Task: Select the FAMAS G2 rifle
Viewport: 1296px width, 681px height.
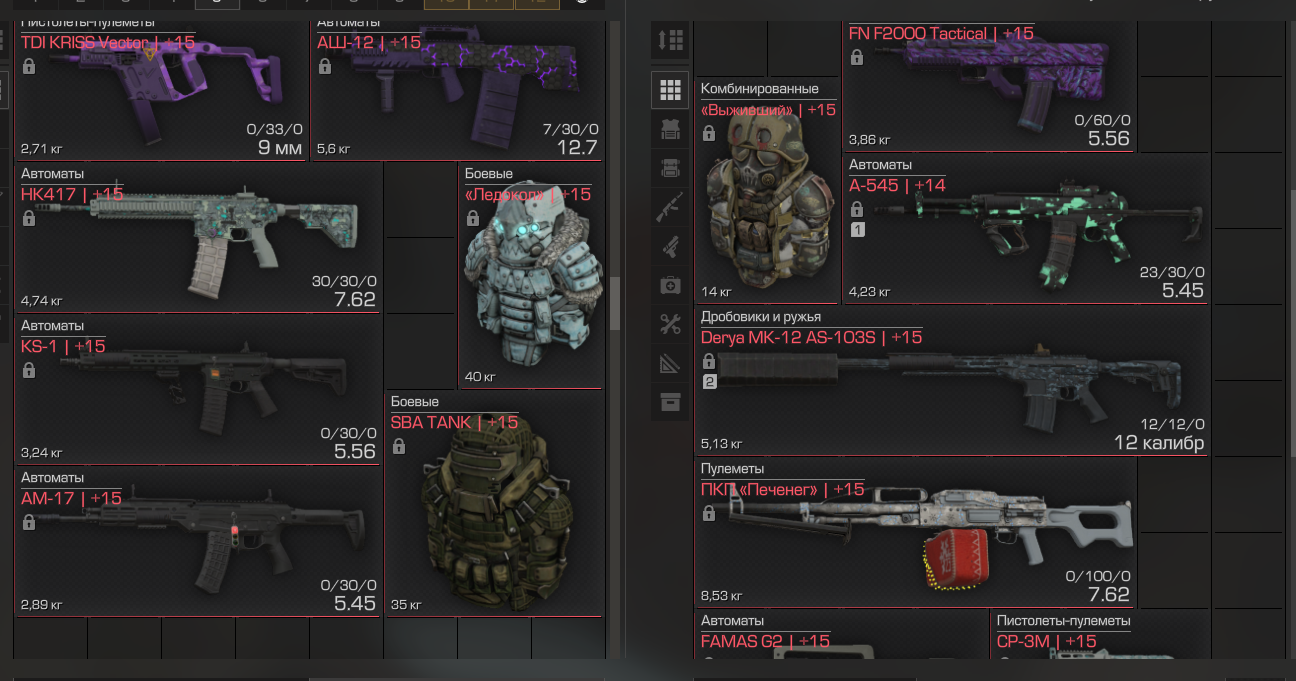Action: (841, 647)
